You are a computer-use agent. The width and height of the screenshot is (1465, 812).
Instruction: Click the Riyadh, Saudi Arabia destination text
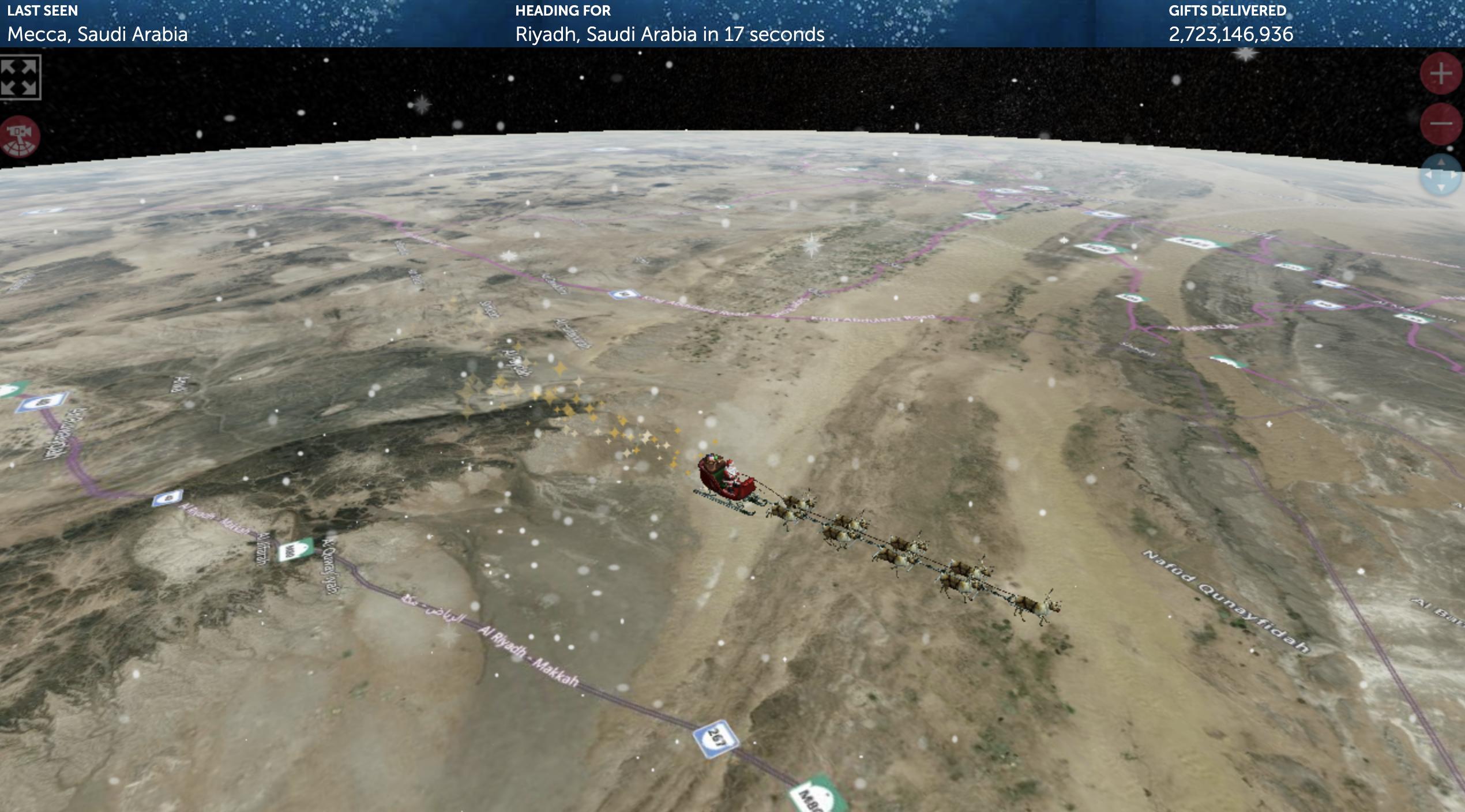click(x=669, y=35)
